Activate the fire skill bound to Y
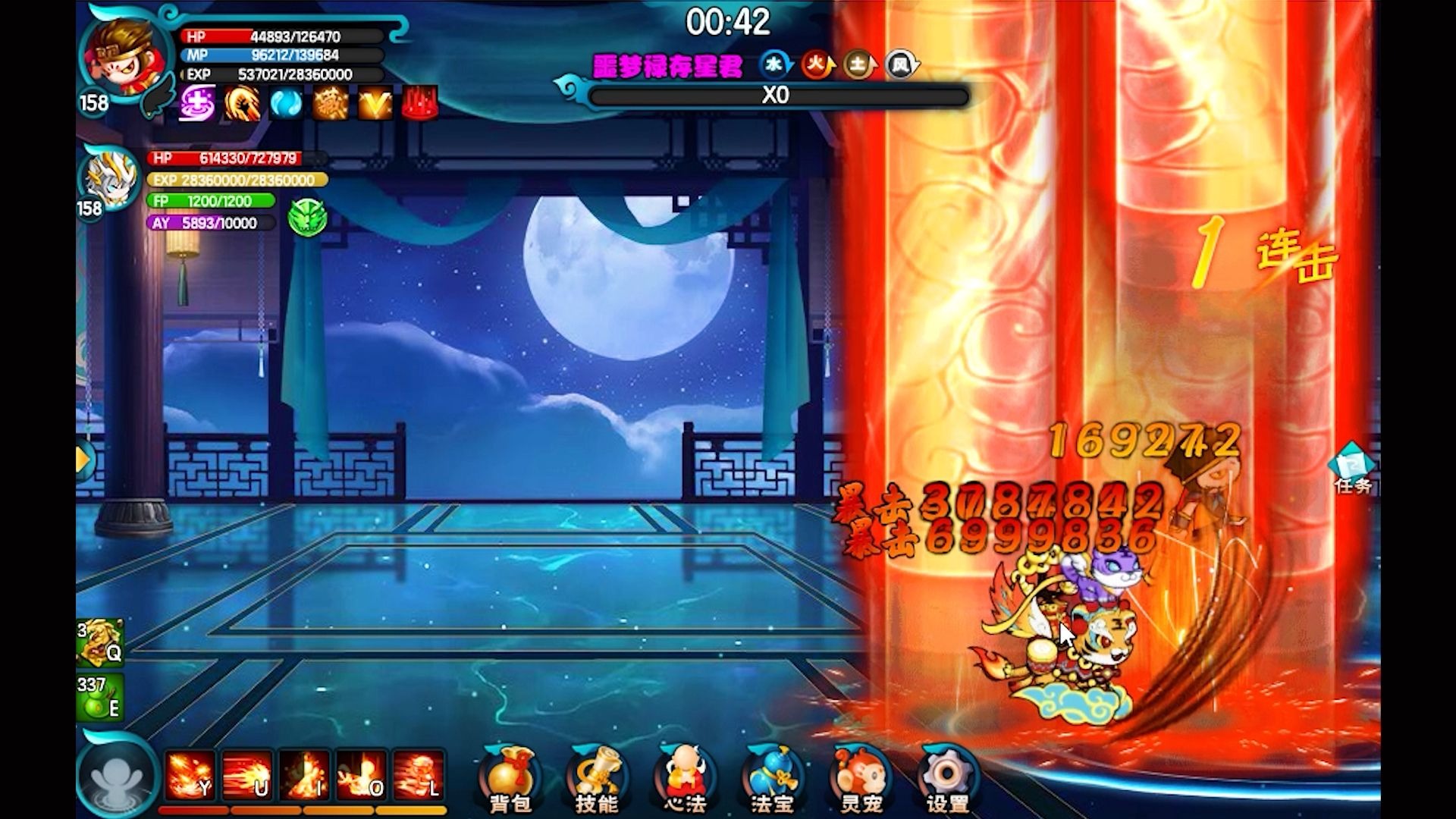The width and height of the screenshot is (1456, 819). coord(190,776)
